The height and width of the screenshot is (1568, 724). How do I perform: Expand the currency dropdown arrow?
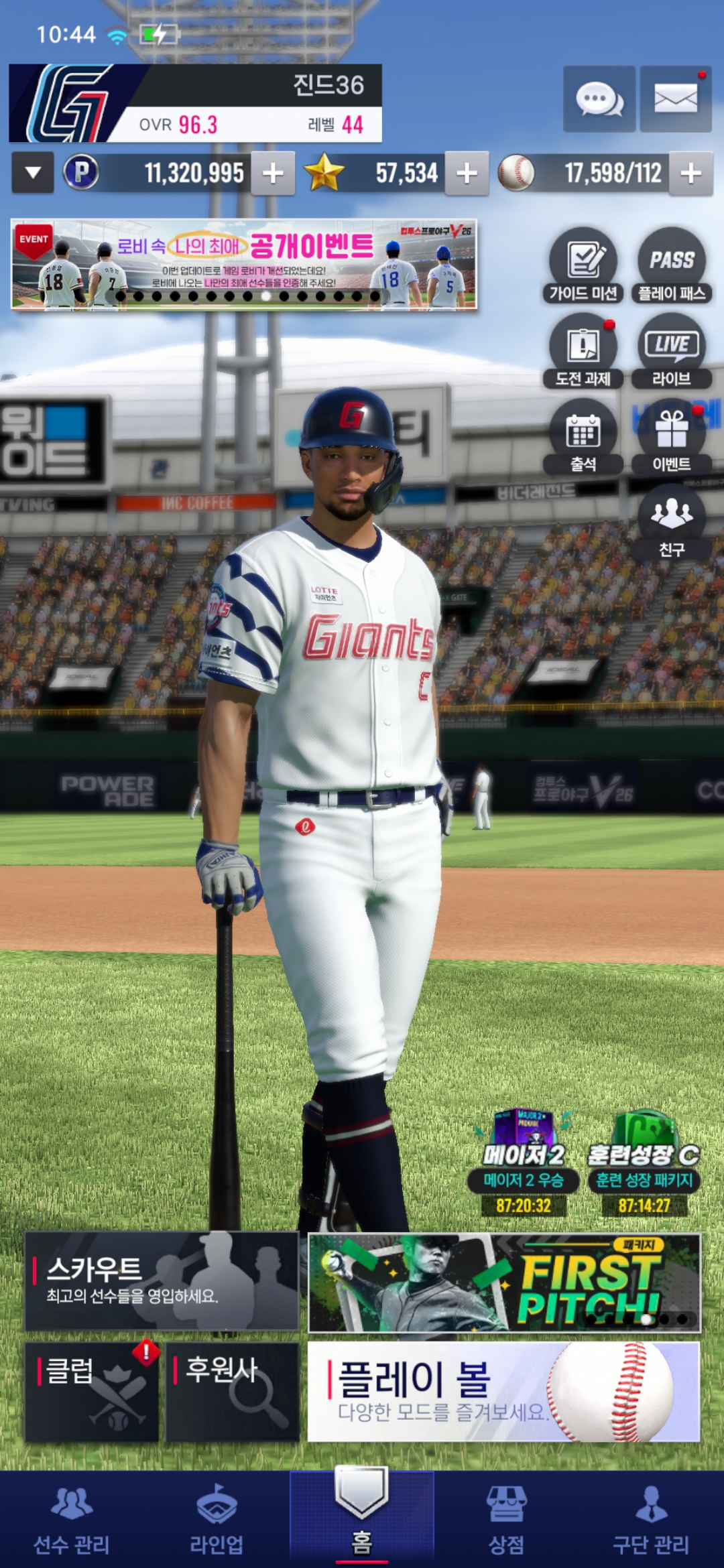click(32, 173)
